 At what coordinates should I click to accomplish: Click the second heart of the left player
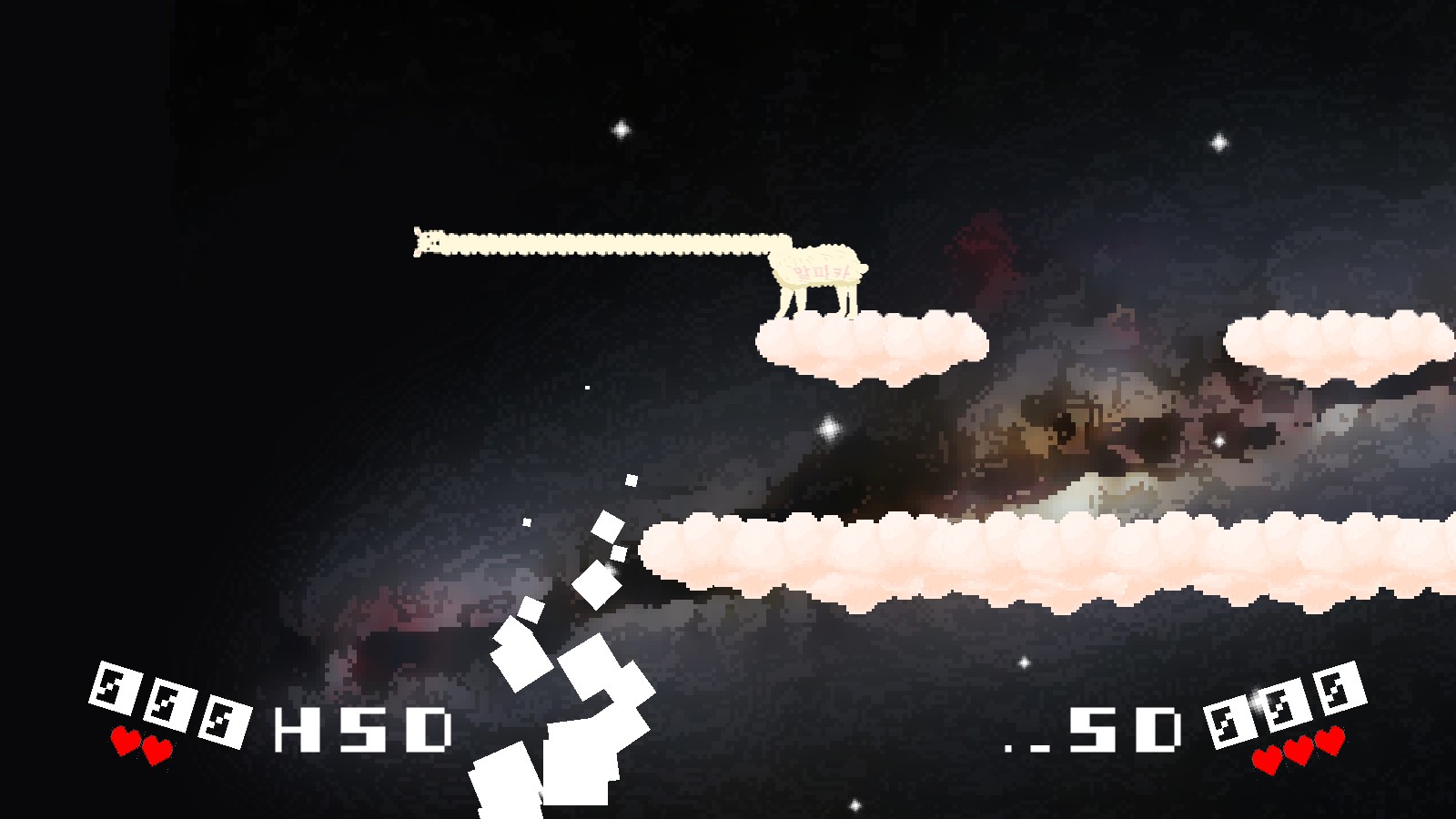tap(157, 752)
